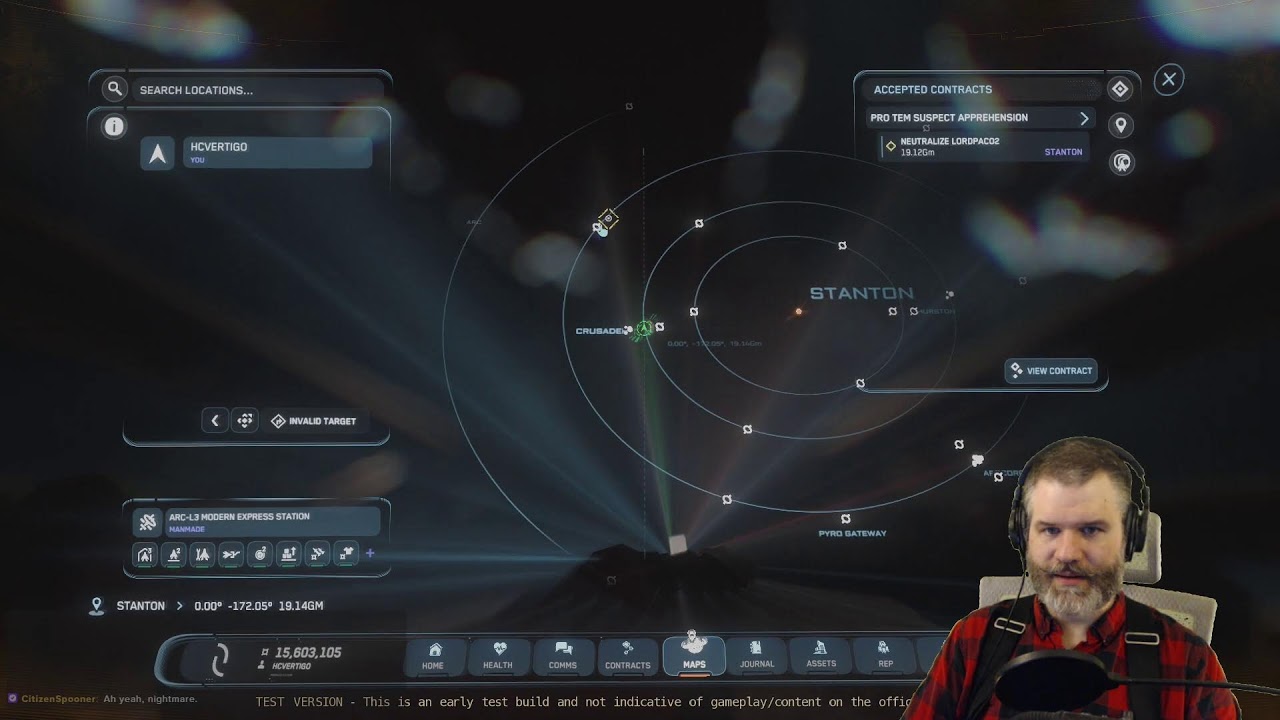Switch to the Contracts tab
This screenshot has height=720, width=1280.
(628, 655)
